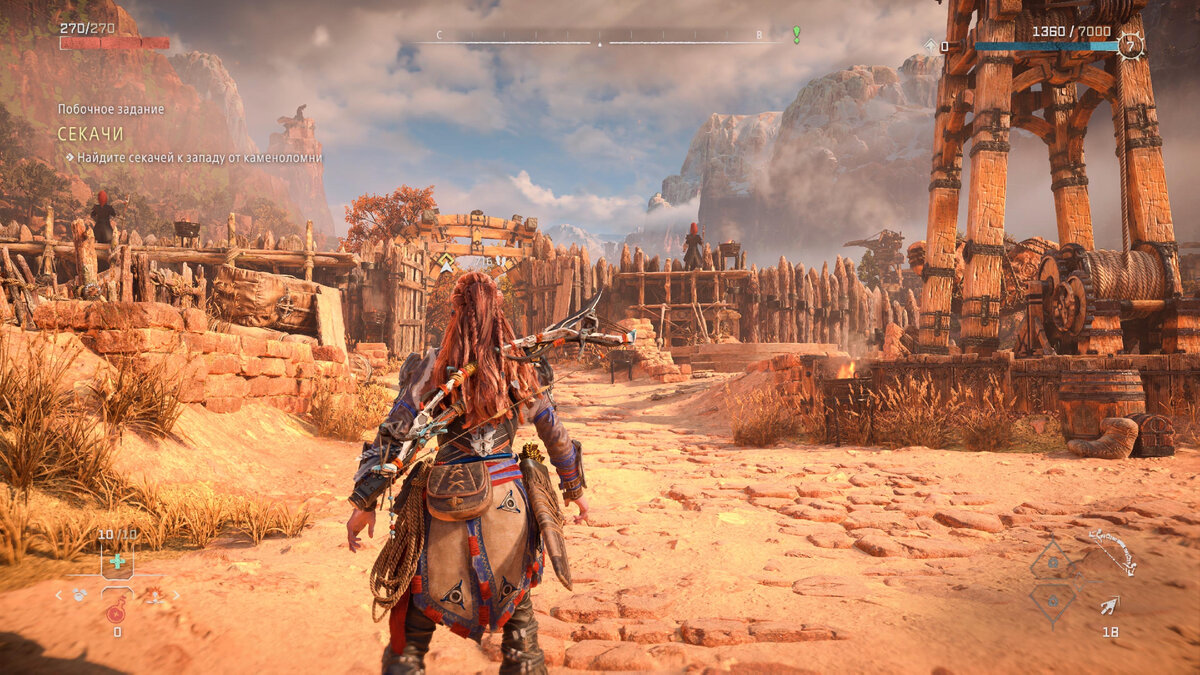Cycle tools with the left chevron
Image resolution: width=1200 pixels, height=675 pixels.
(x=58, y=595)
